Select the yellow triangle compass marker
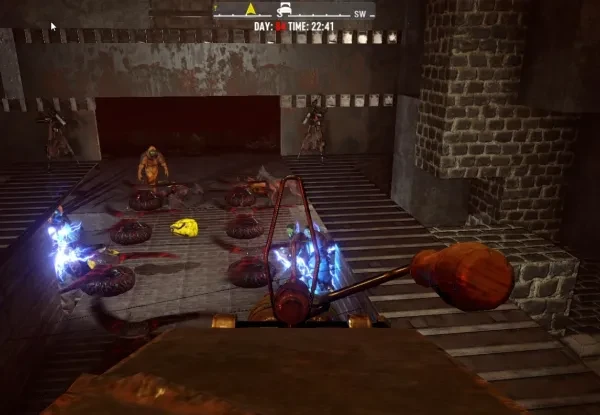 [250, 9]
